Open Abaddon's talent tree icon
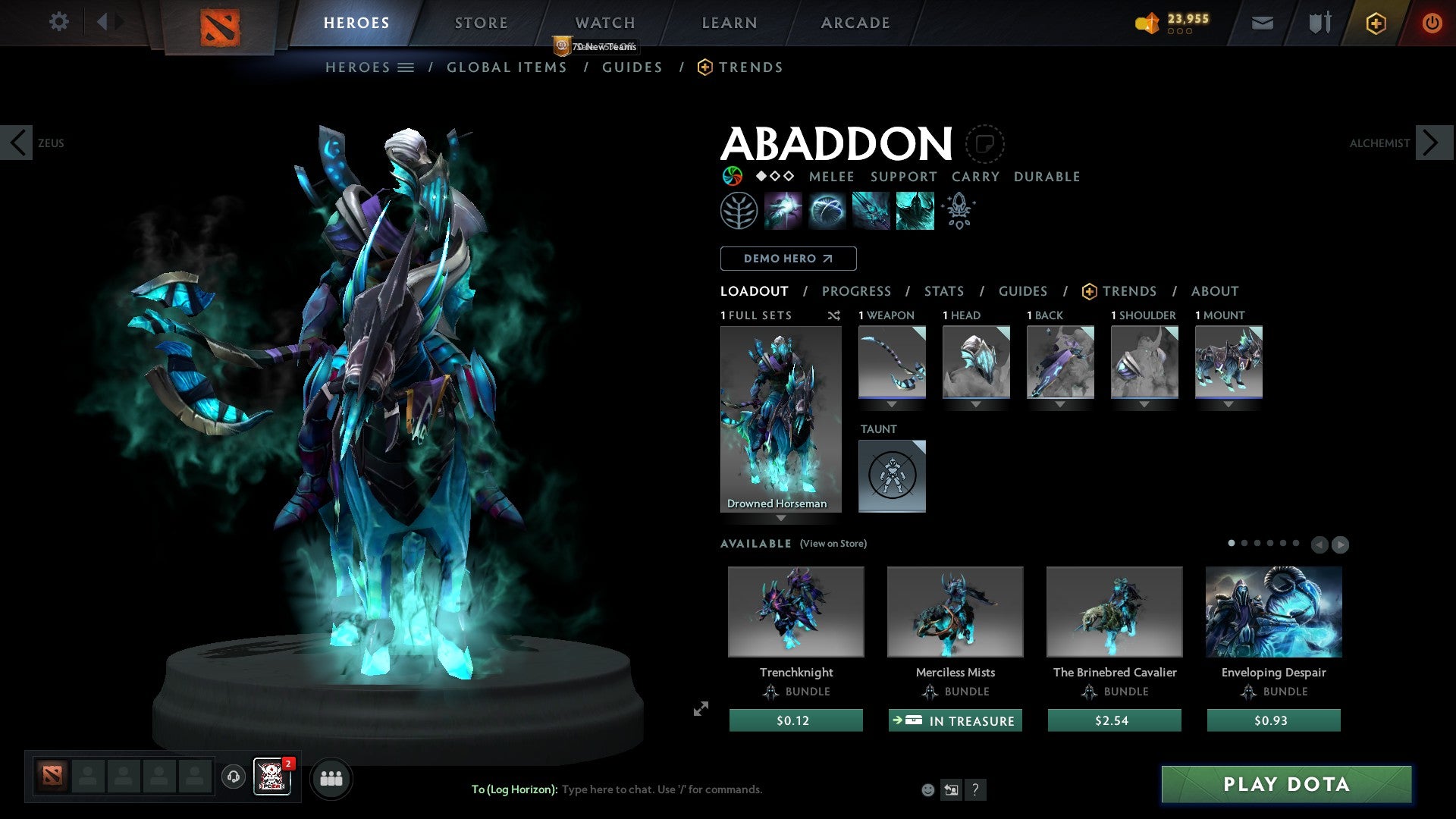 click(739, 210)
